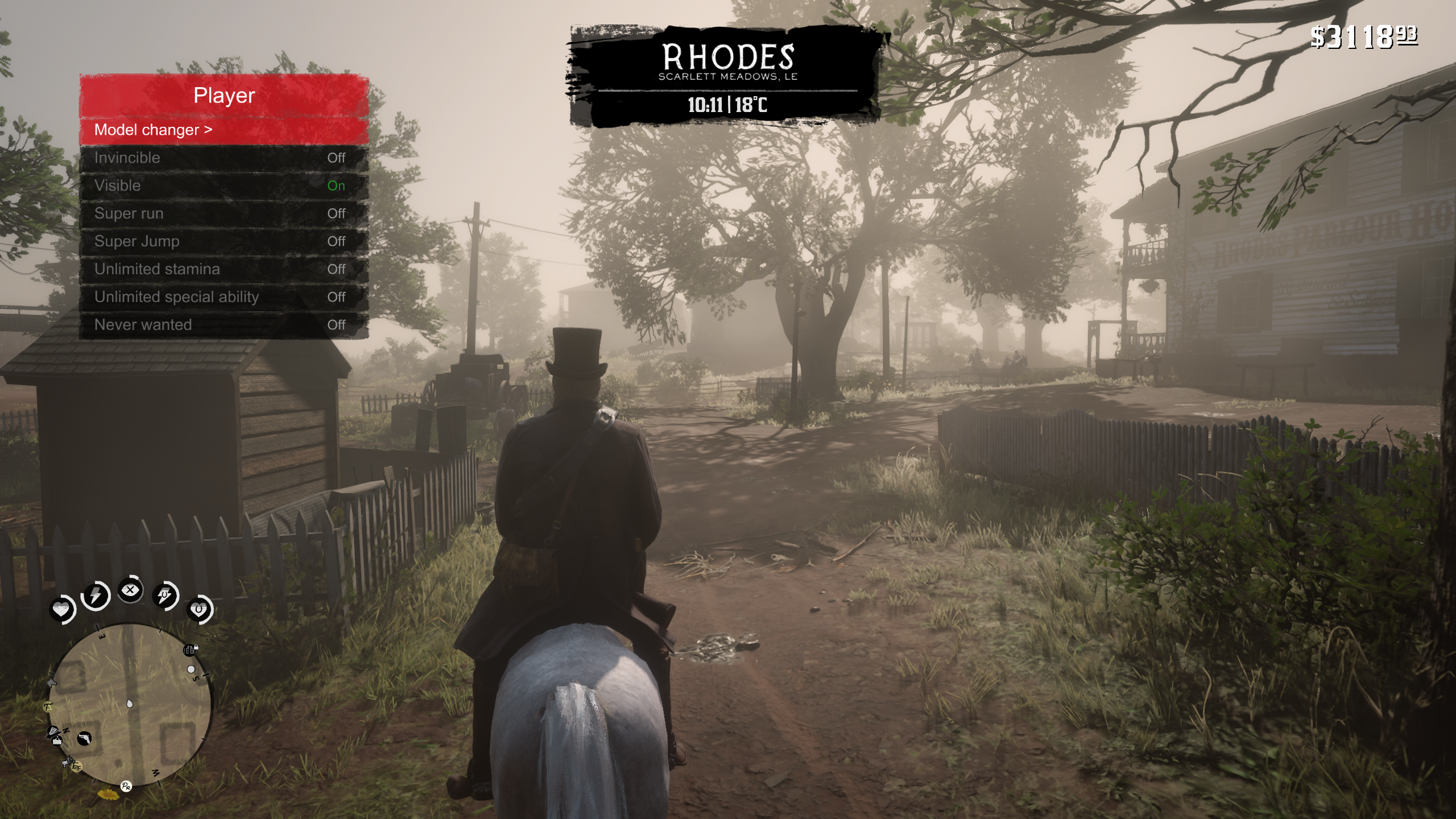Click the circular minimap
The image size is (1456, 819).
130,705
